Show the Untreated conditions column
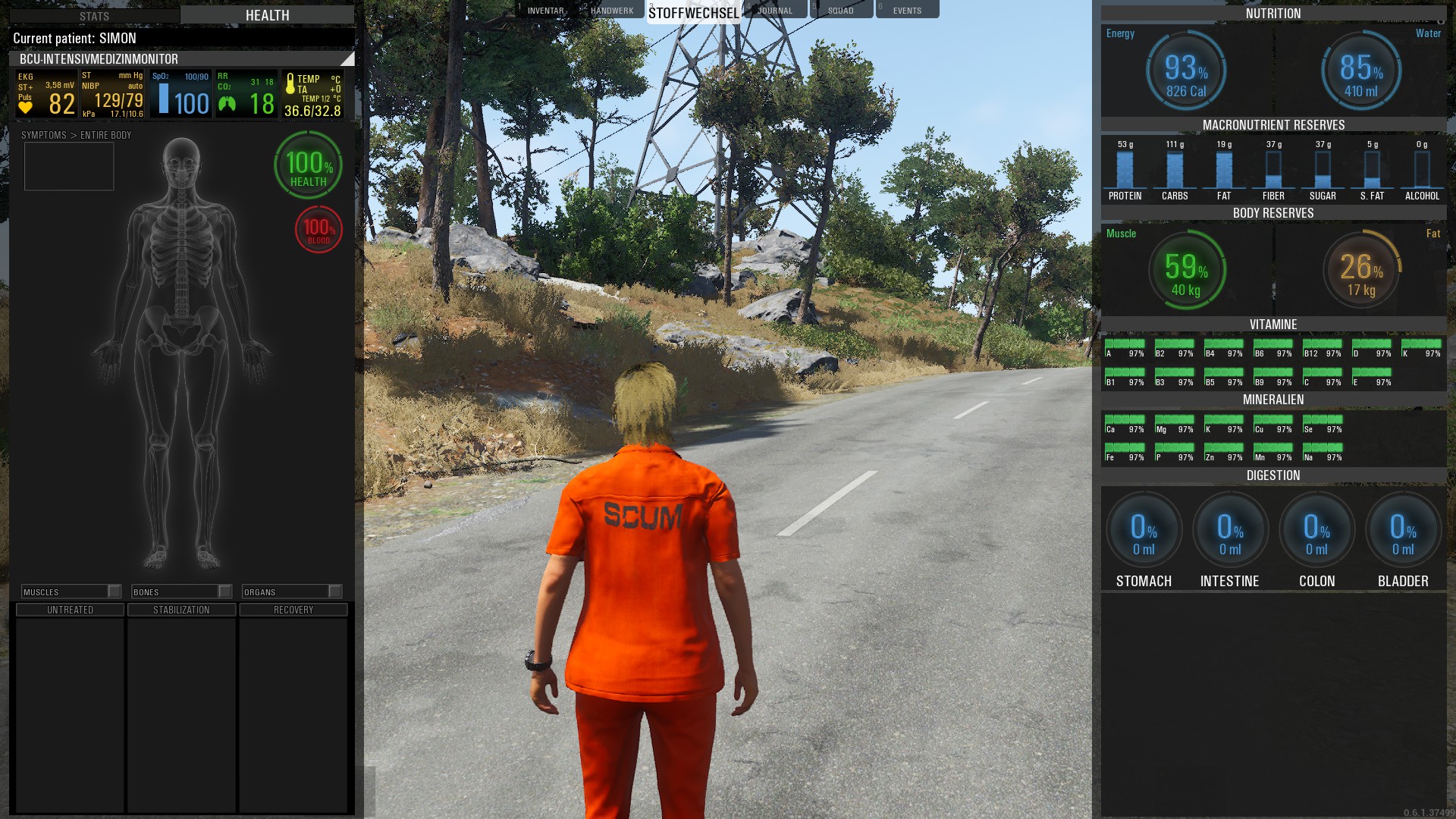This screenshot has height=819, width=1456. pyautogui.click(x=70, y=610)
